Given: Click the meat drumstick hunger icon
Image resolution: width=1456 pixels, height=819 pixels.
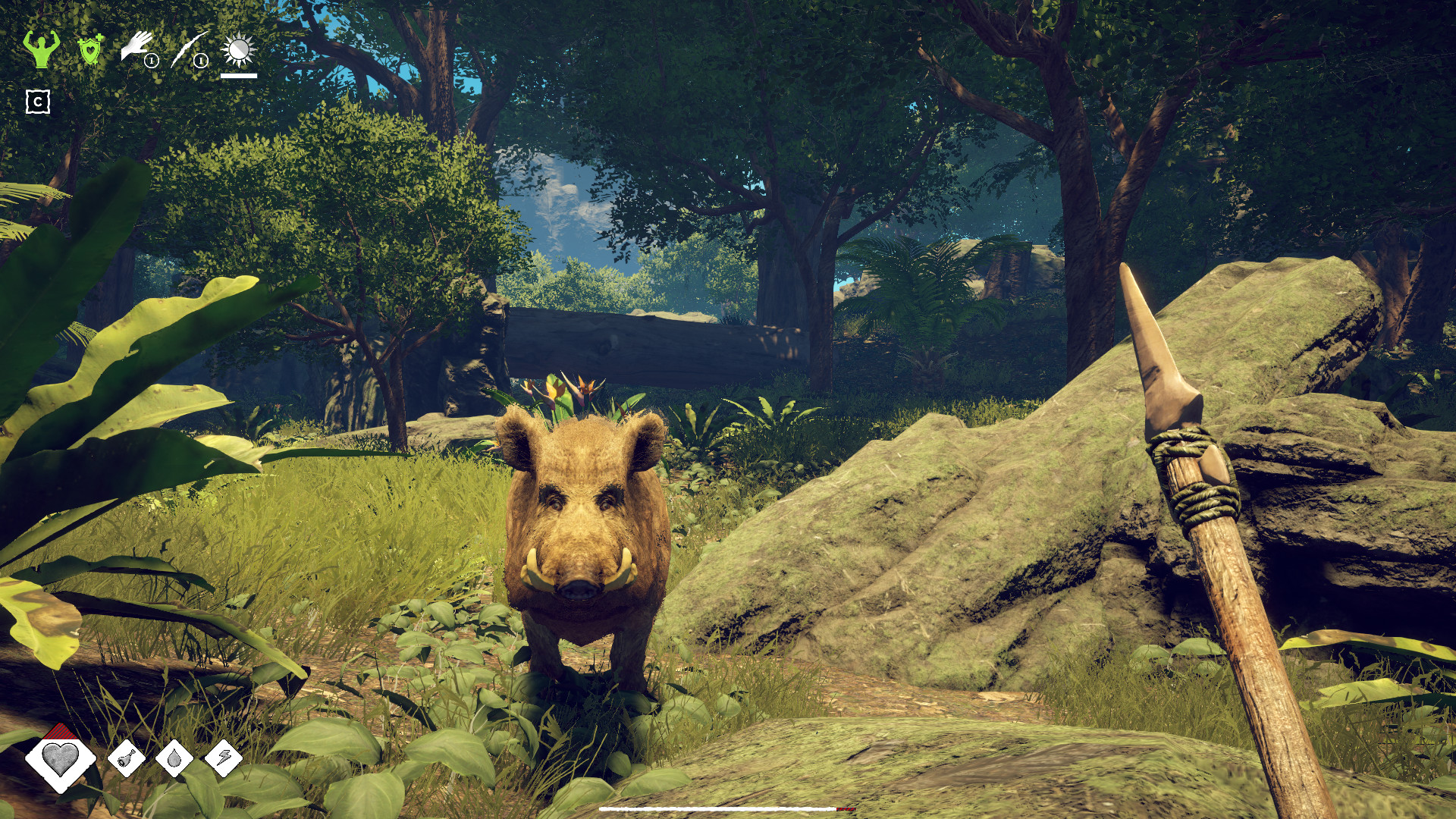Looking at the screenshot, I should 127,758.
